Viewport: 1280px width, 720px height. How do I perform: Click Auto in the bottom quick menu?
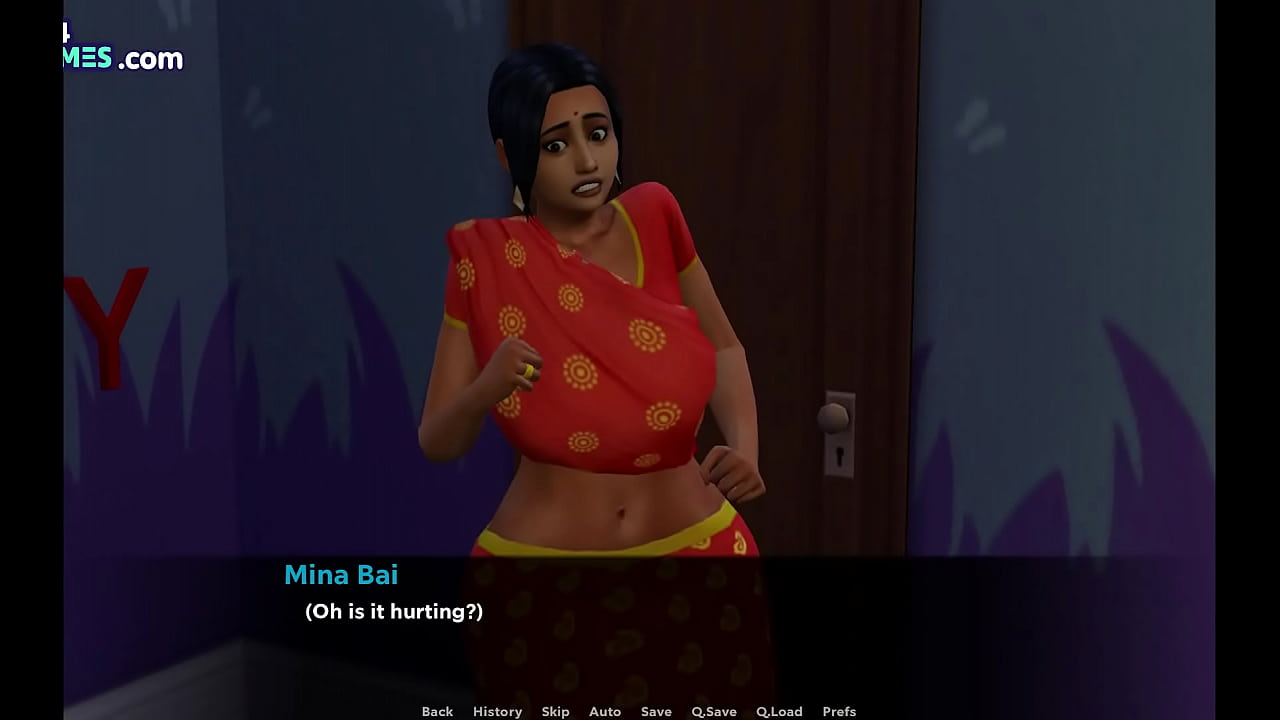click(x=605, y=711)
